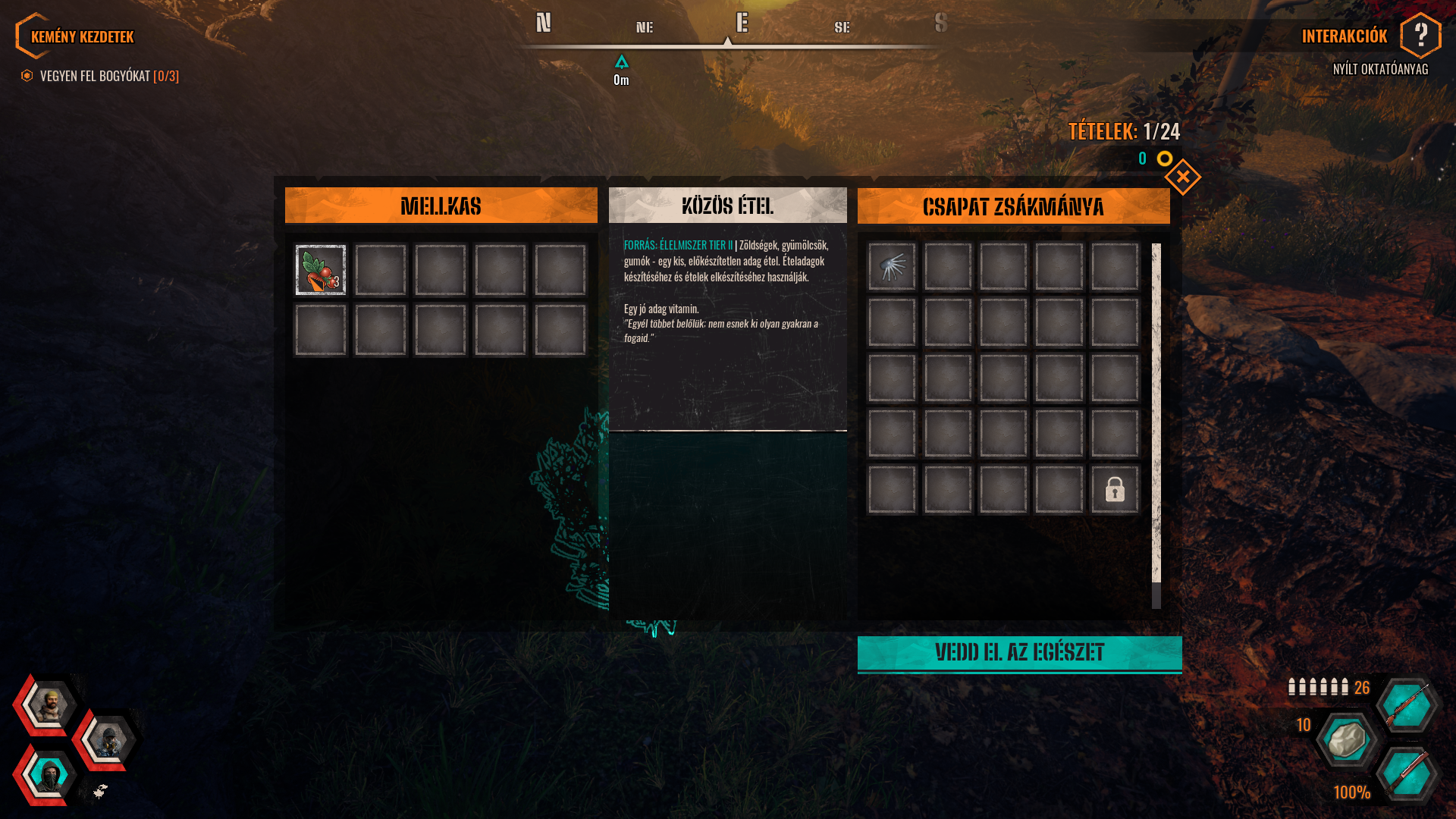1456x819 pixels.
Task: Select the feather item in Csapat Zsákmánya
Action: [x=892, y=267]
